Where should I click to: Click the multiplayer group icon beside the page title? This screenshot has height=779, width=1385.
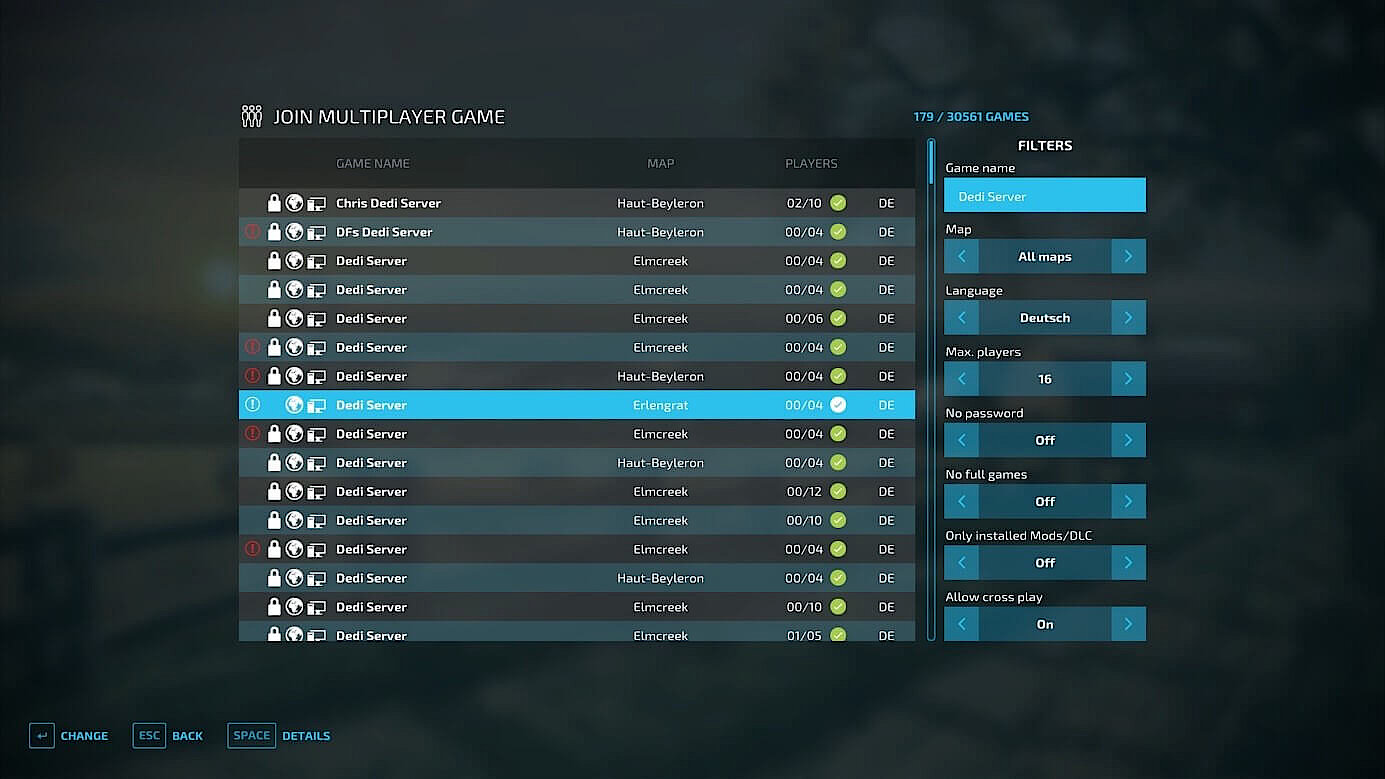tap(251, 115)
